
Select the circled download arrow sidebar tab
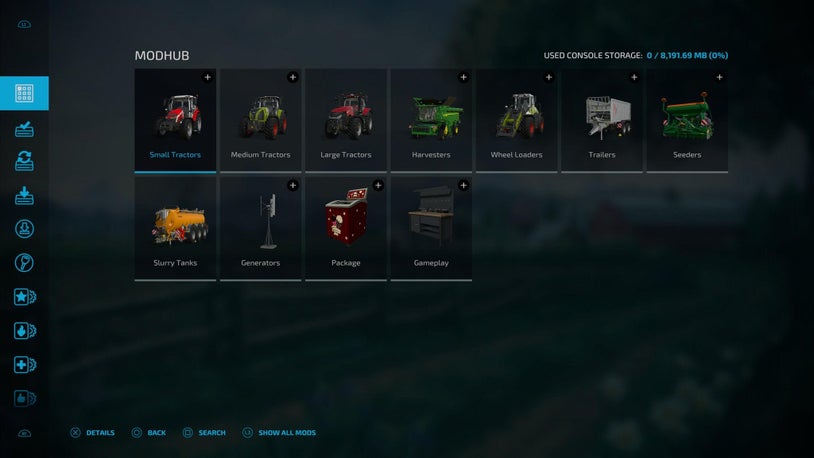click(25, 229)
